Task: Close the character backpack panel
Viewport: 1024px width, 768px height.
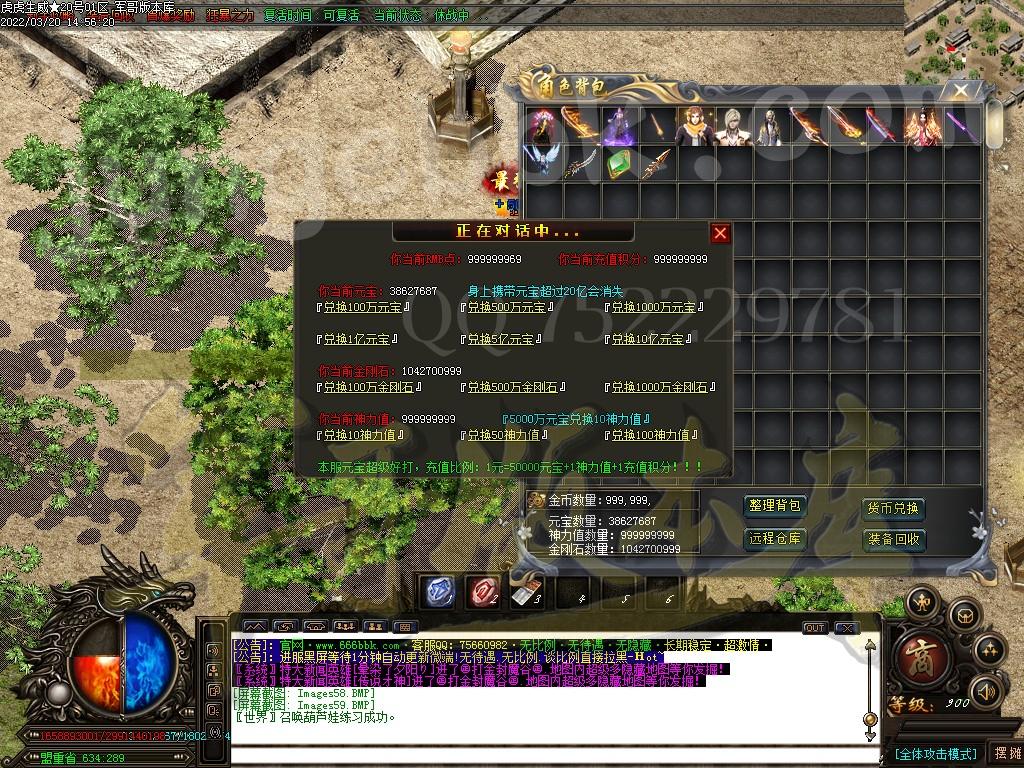Action: 960,91
